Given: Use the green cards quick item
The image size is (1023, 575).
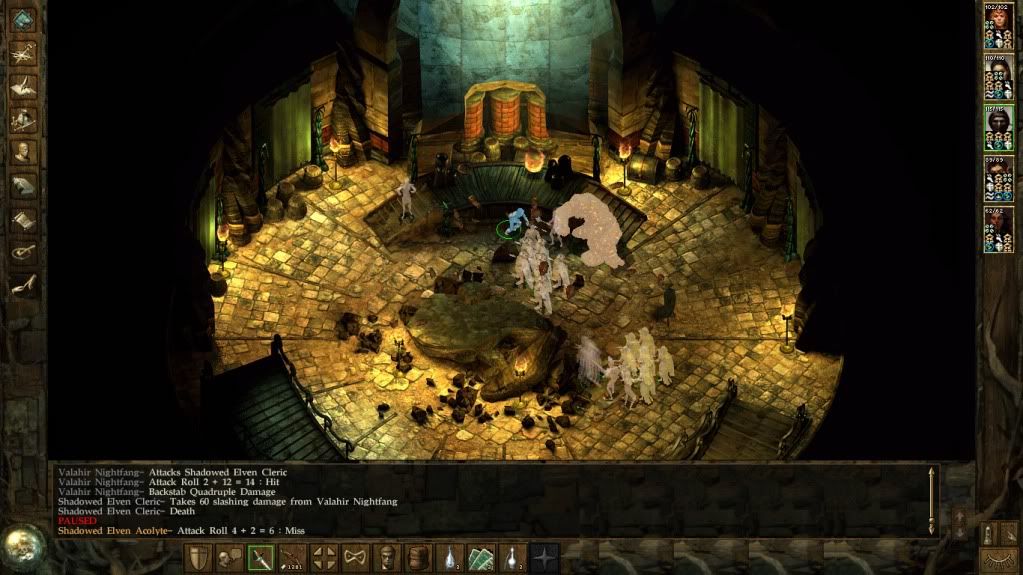Looking at the screenshot, I should (481, 558).
